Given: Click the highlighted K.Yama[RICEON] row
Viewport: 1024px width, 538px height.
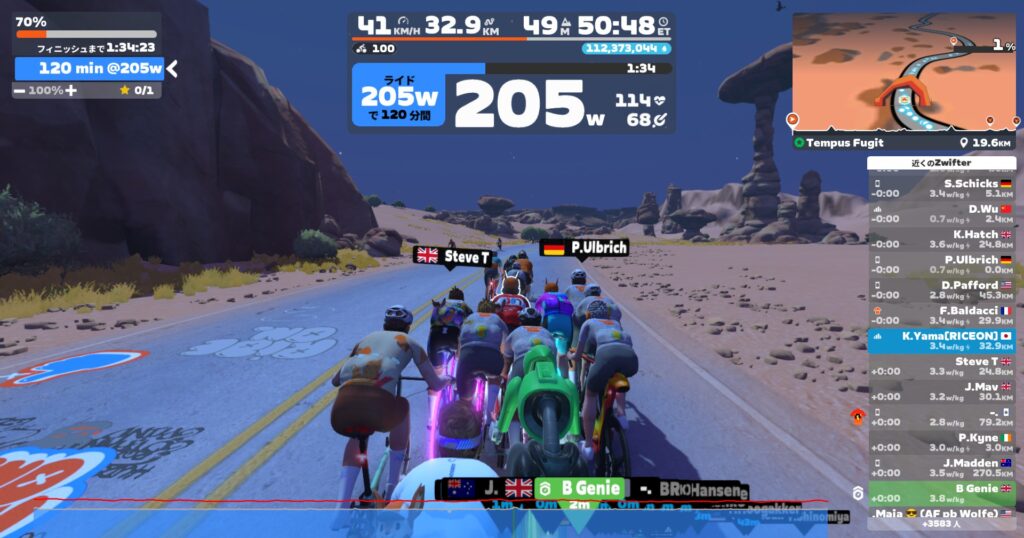Looking at the screenshot, I should 941,341.
